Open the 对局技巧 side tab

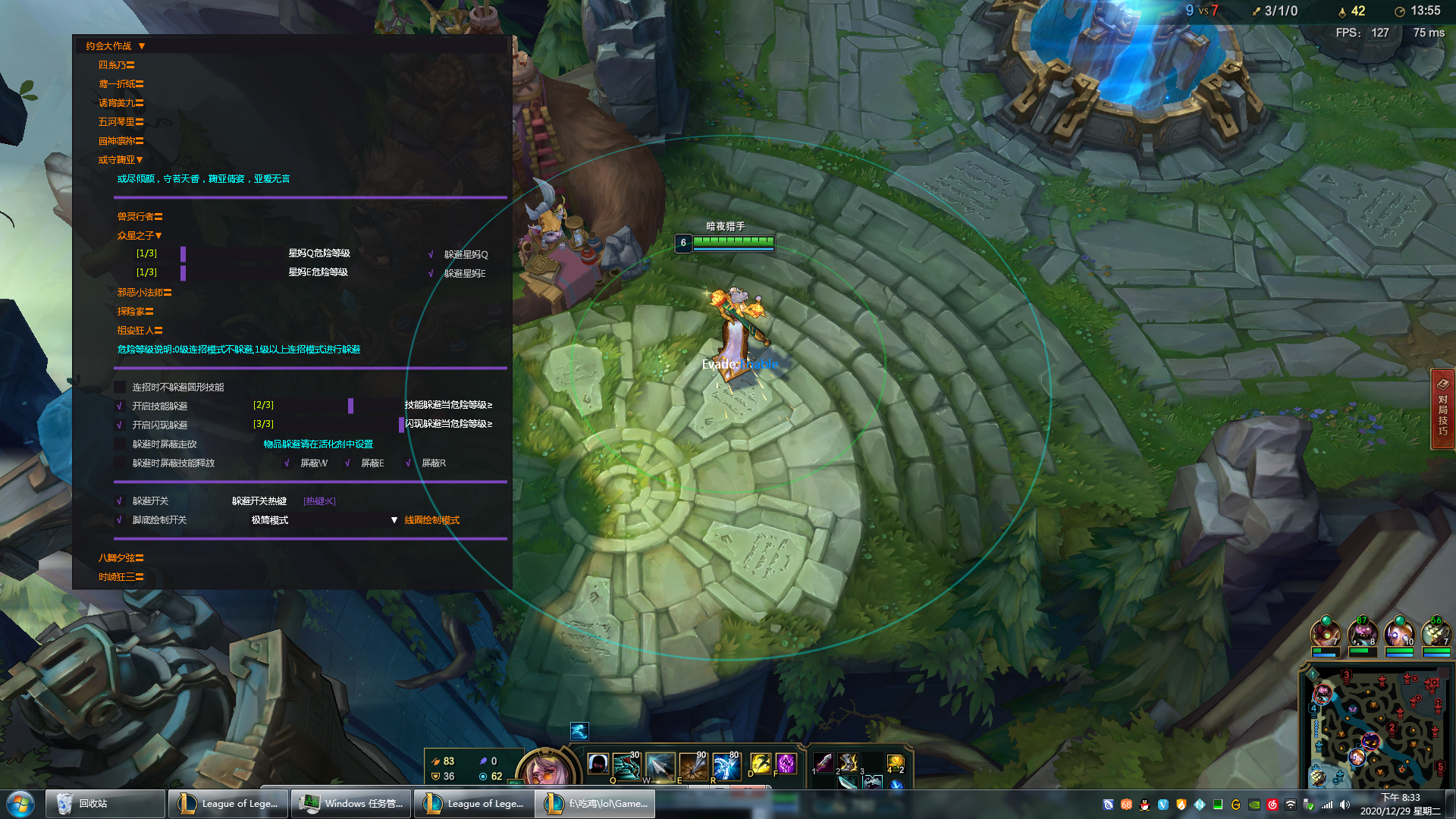1442,409
